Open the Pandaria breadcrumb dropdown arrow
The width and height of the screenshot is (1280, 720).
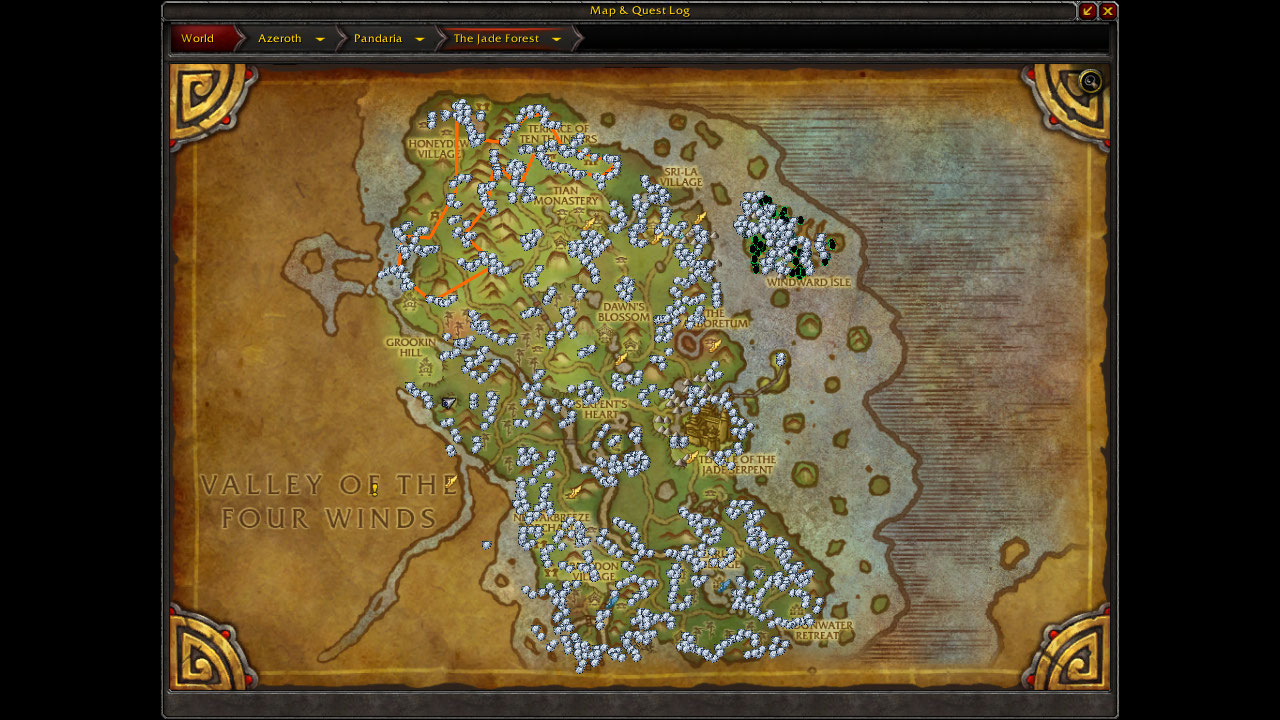420,38
